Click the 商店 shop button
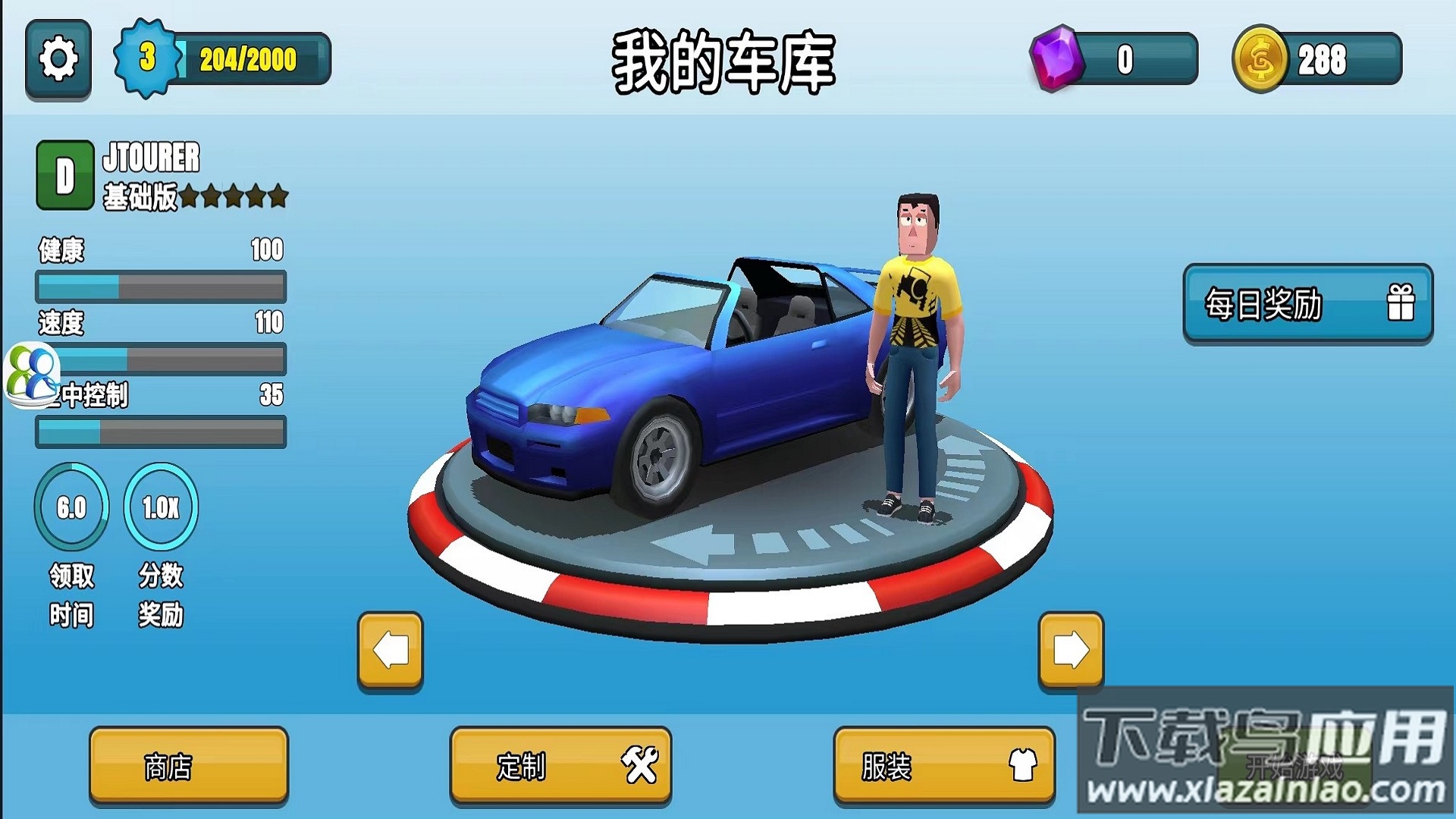Viewport: 1456px width, 819px height. pos(189,766)
